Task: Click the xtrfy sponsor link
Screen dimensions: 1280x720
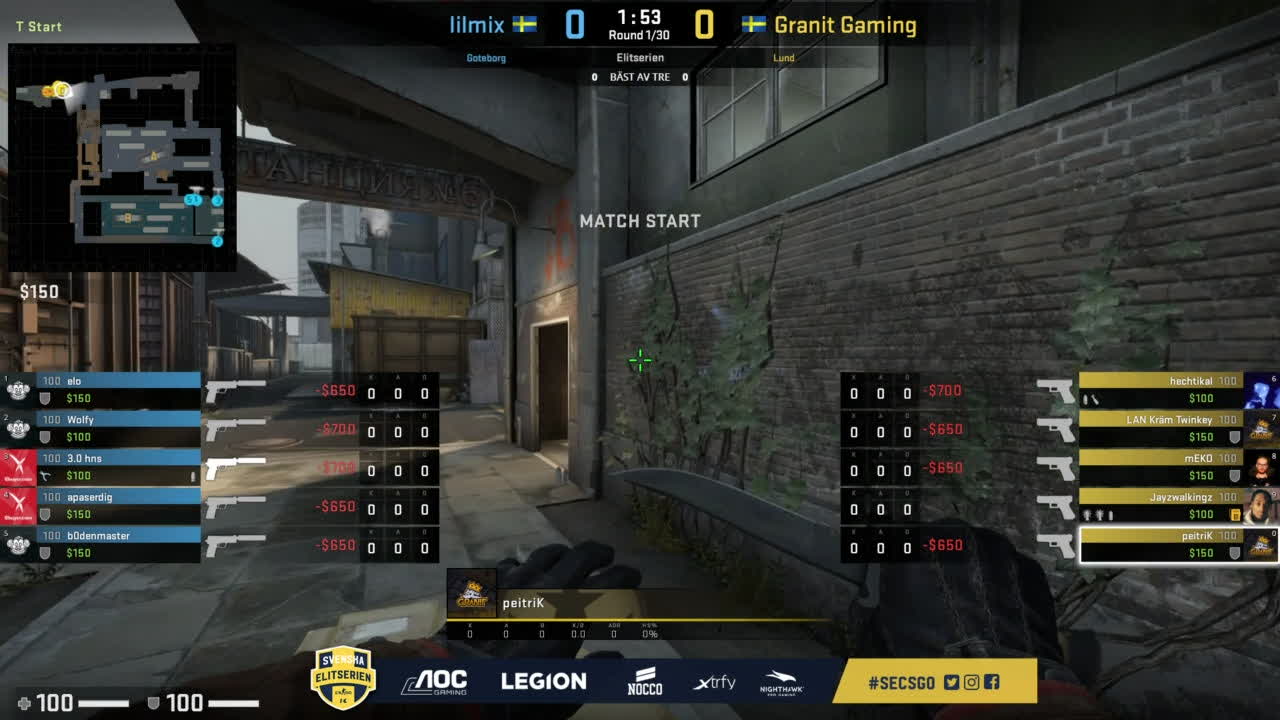Action: [x=713, y=681]
